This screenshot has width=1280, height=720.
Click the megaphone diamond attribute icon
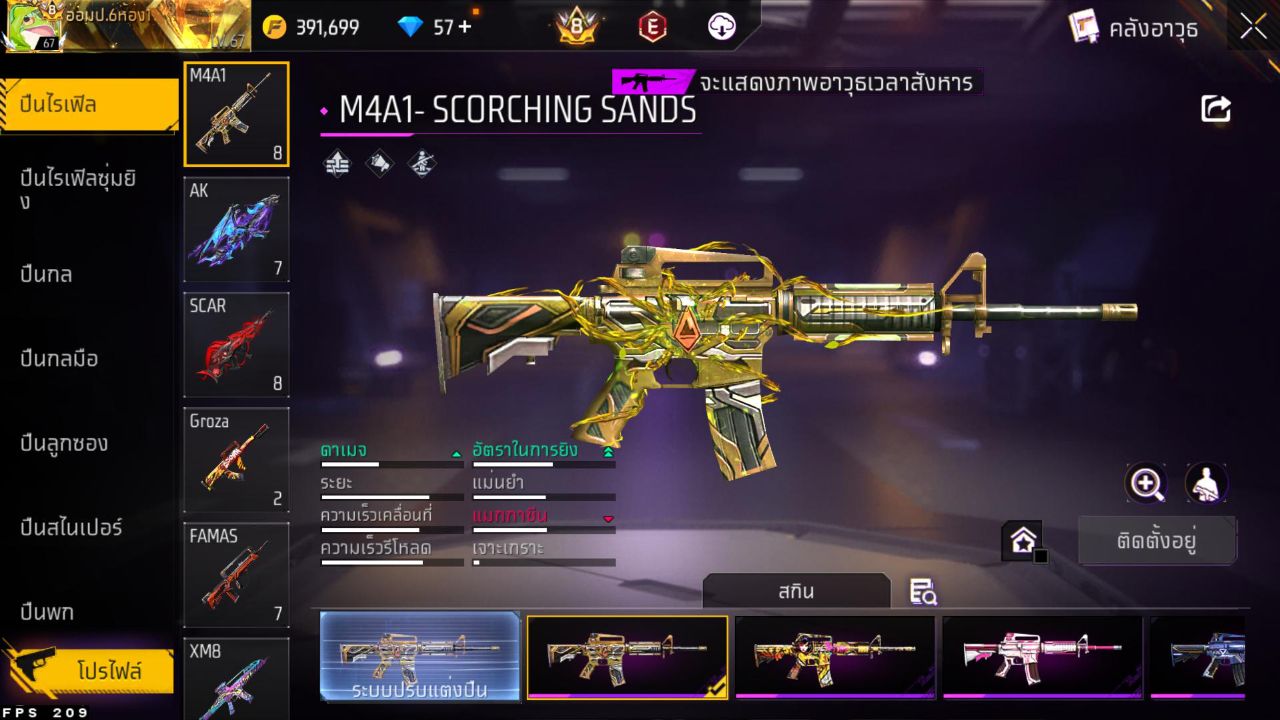379,163
